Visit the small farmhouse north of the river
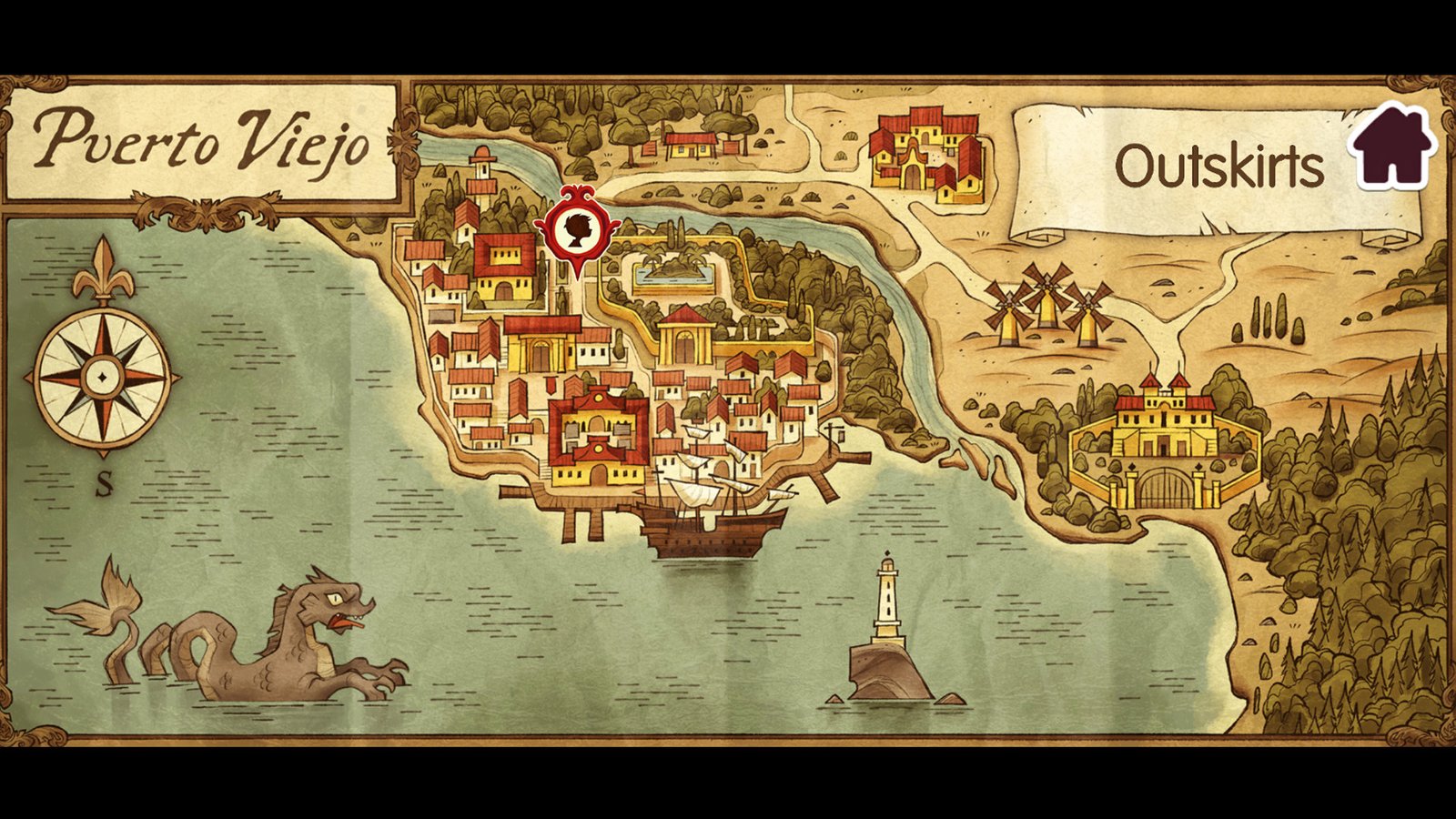This screenshot has height=819, width=1456. click(690, 146)
